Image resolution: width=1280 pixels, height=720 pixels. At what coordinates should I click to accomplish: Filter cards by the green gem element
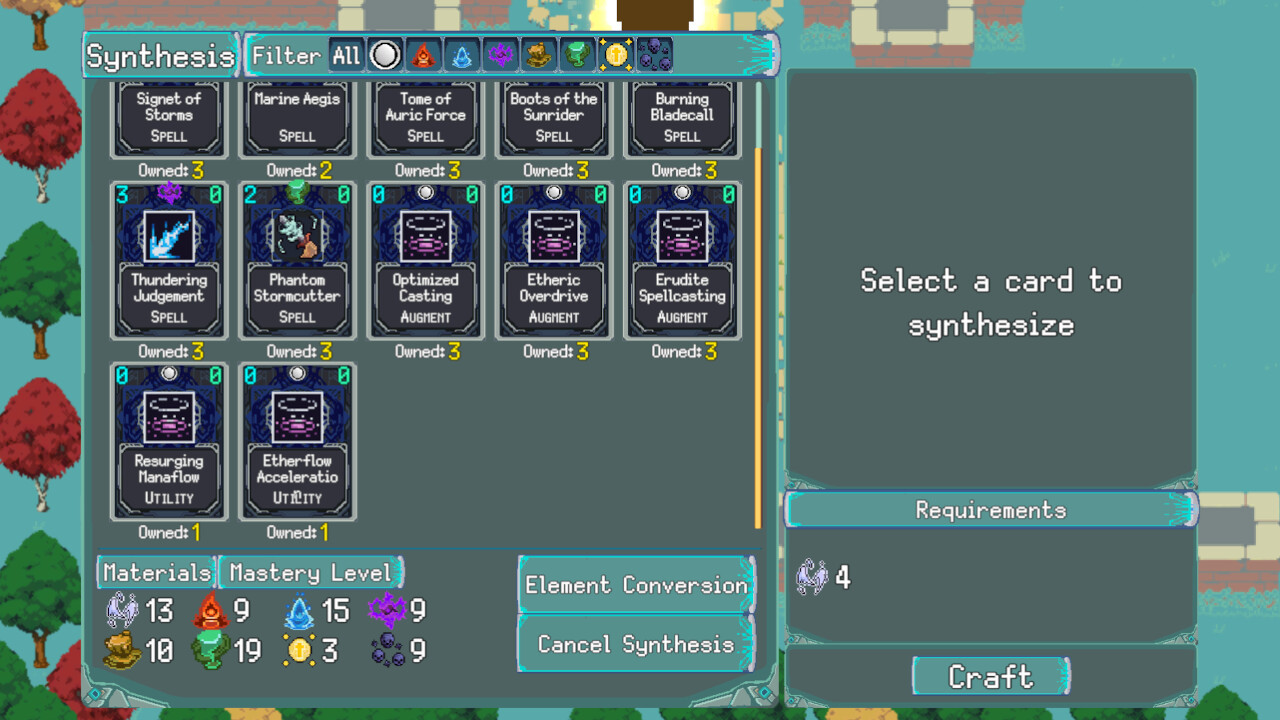[577, 56]
